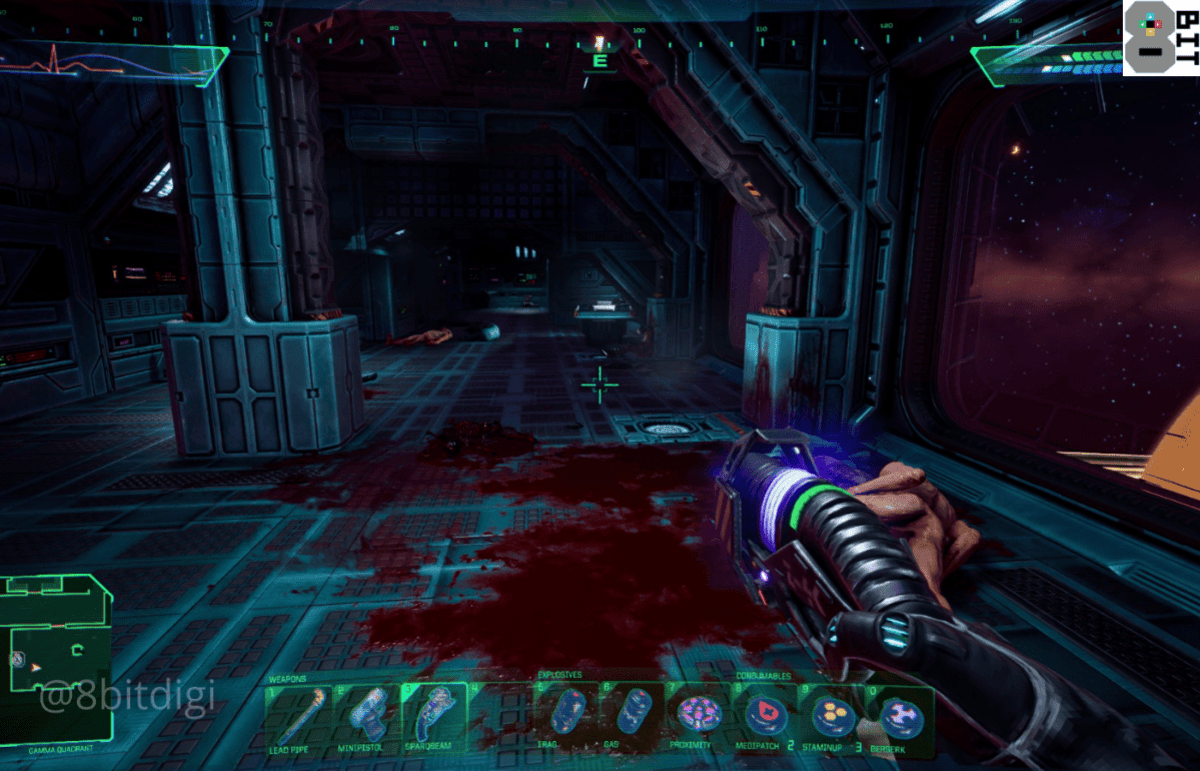Image resolution: width=1200 pixels, height=771 pixels.
Task: Click the 8 BIT channel logo
Action: (x=1160, y=38)
